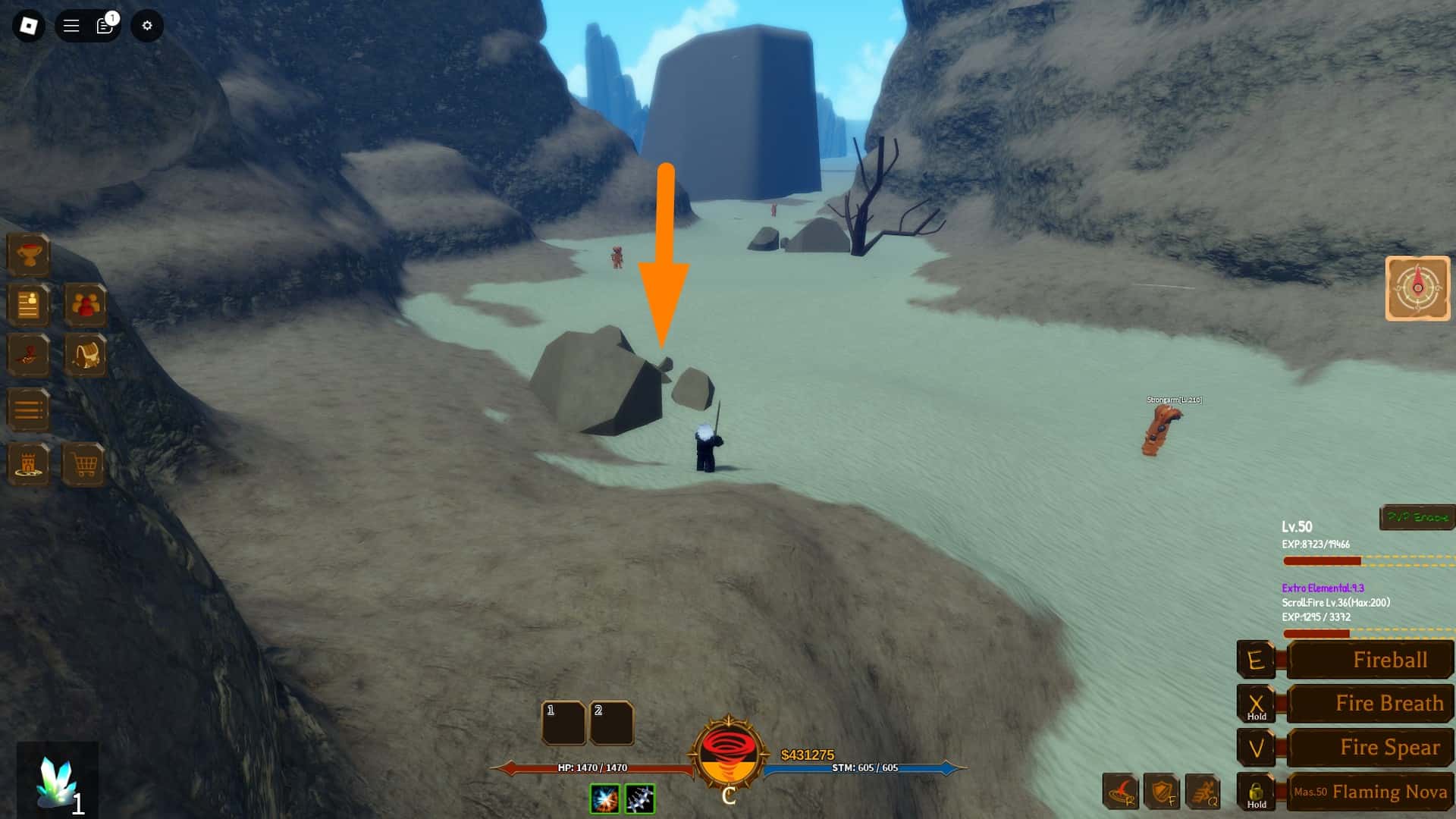
Task: Open the hamburger menu at top left
Action: click(69, 25)
